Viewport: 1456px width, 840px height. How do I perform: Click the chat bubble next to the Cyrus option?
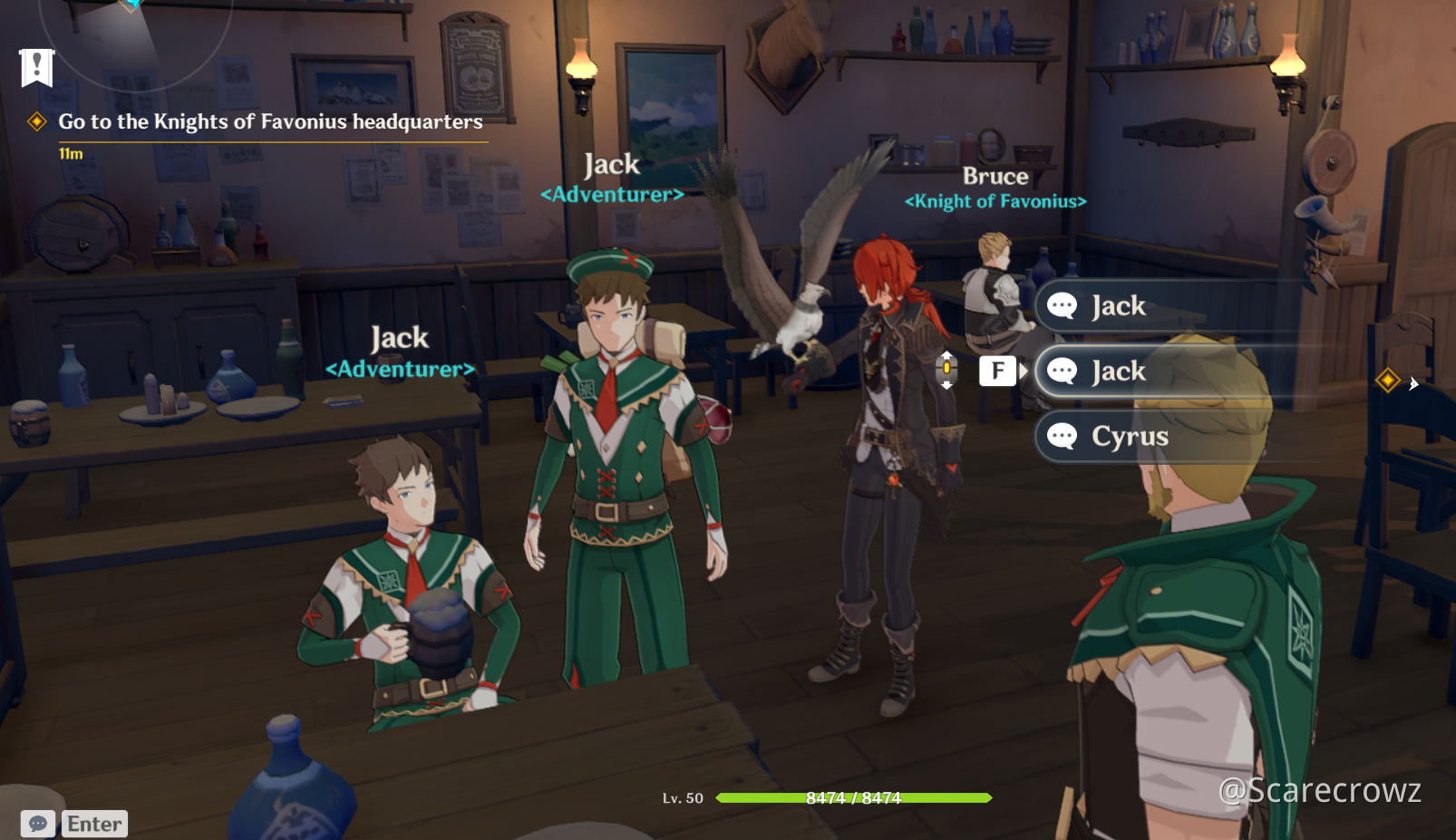click(x=1063, y=437)
